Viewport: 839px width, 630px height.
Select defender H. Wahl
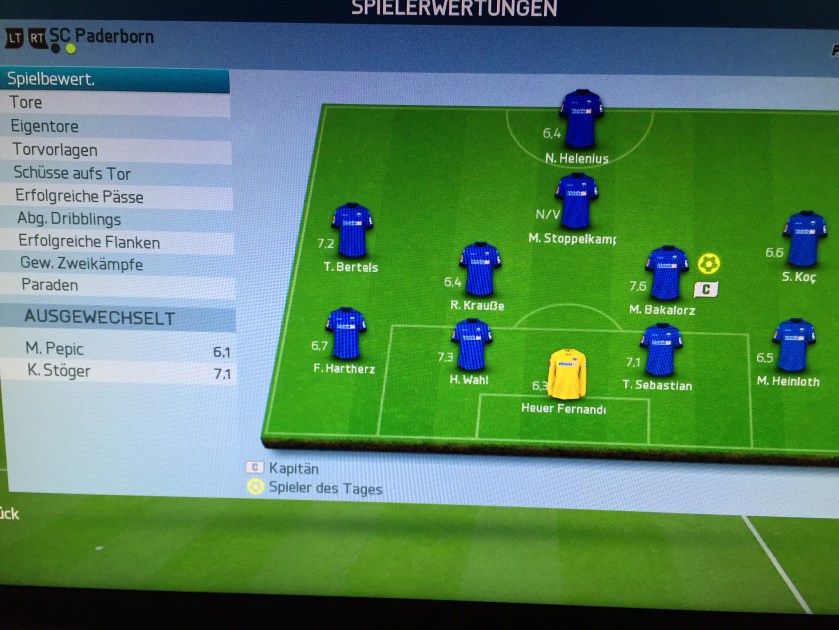click(x=471, y=345)
